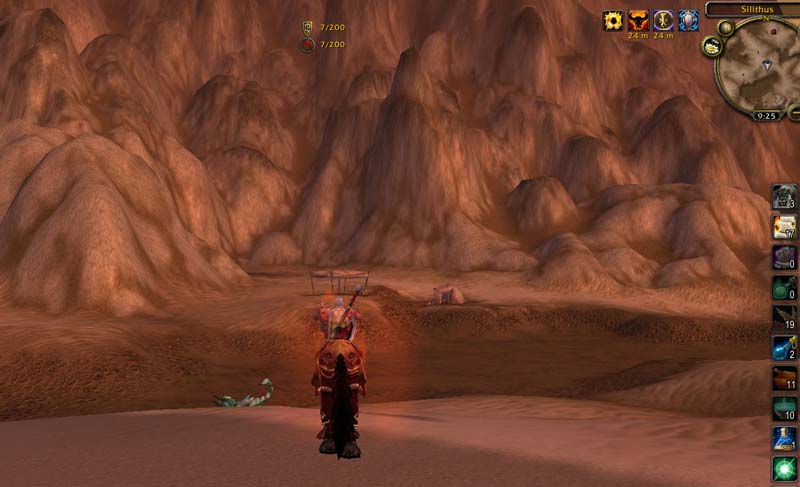Use the teal item slot with count 10
Screen dimensions: 800x487
(784, 407)
